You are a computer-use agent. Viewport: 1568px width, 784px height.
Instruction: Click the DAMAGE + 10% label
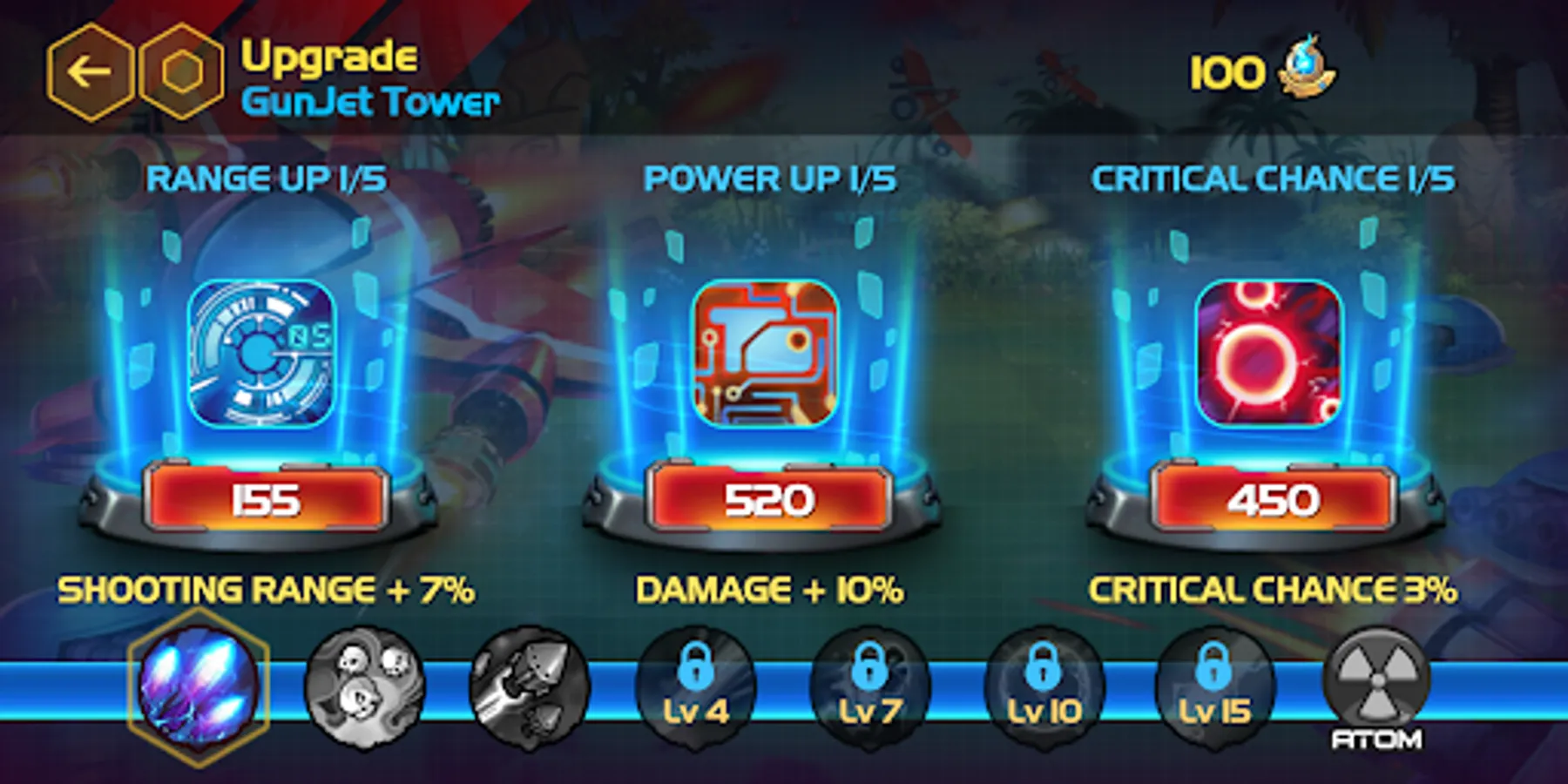pyautogui.click(x=769, y=592)
